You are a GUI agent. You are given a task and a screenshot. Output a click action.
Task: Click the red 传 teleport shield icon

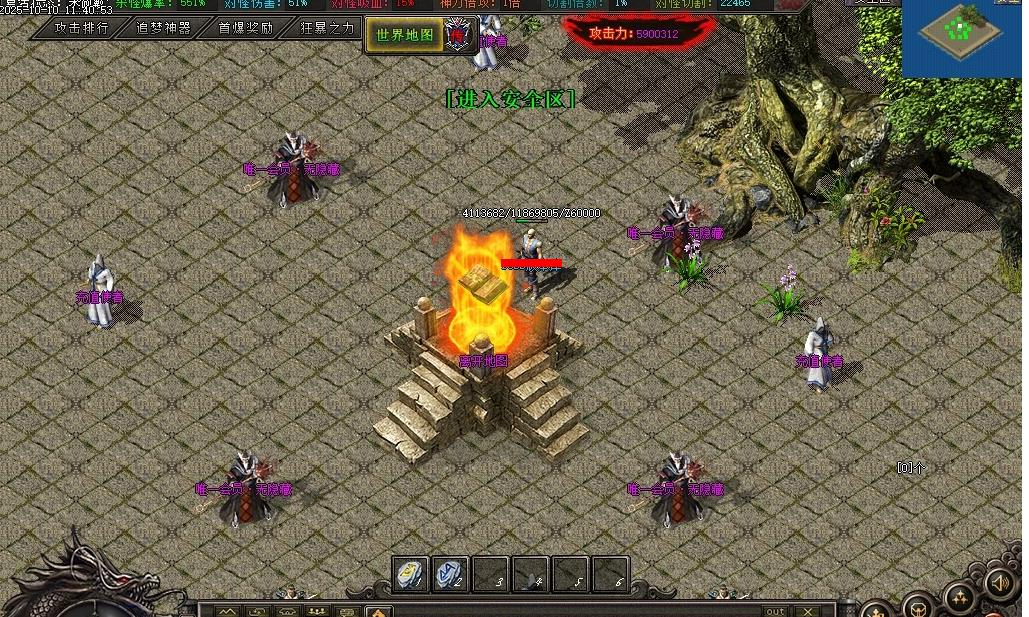[x=458, y=35]
